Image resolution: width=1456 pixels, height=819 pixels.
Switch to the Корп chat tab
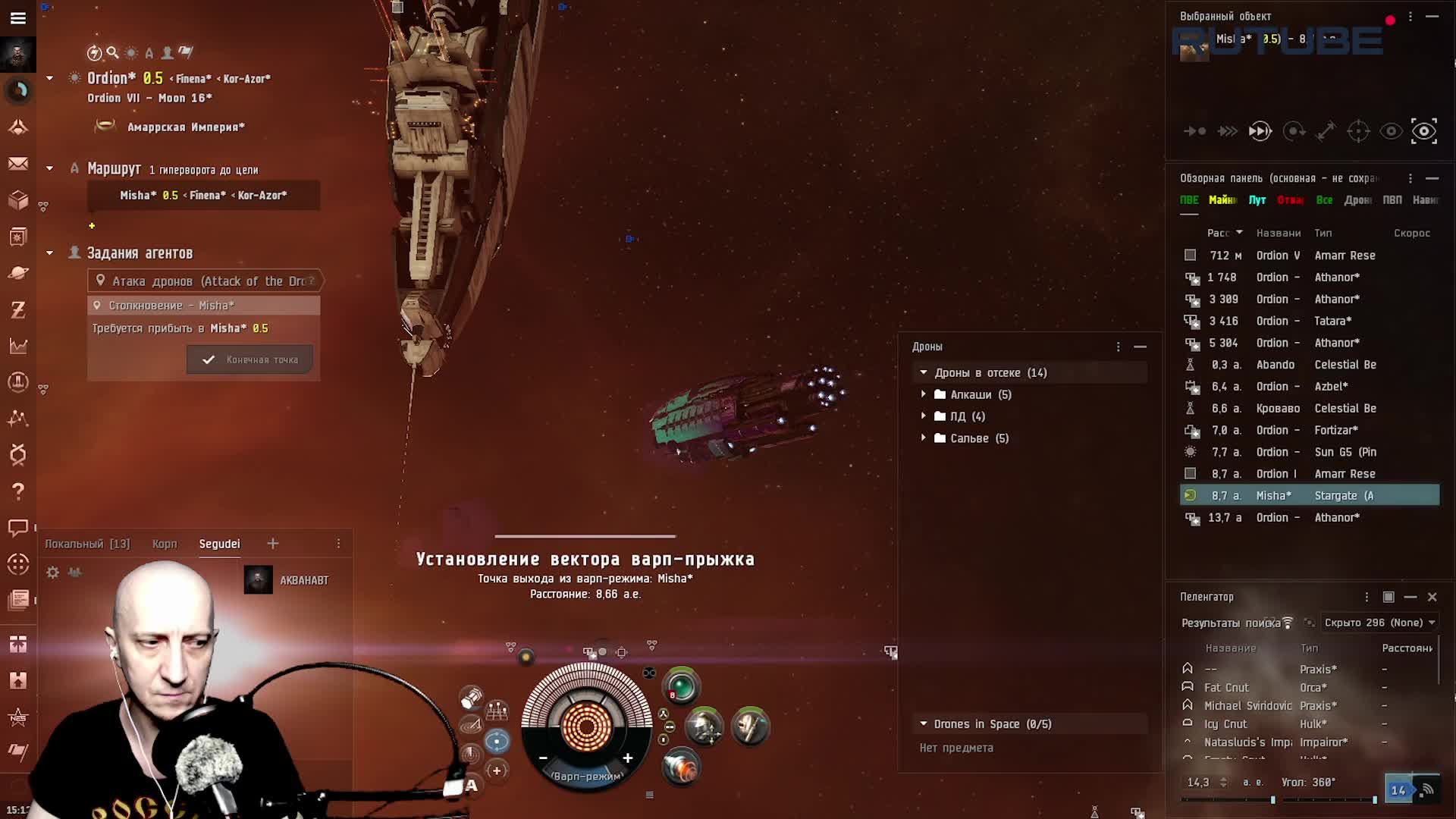(165, 544)
